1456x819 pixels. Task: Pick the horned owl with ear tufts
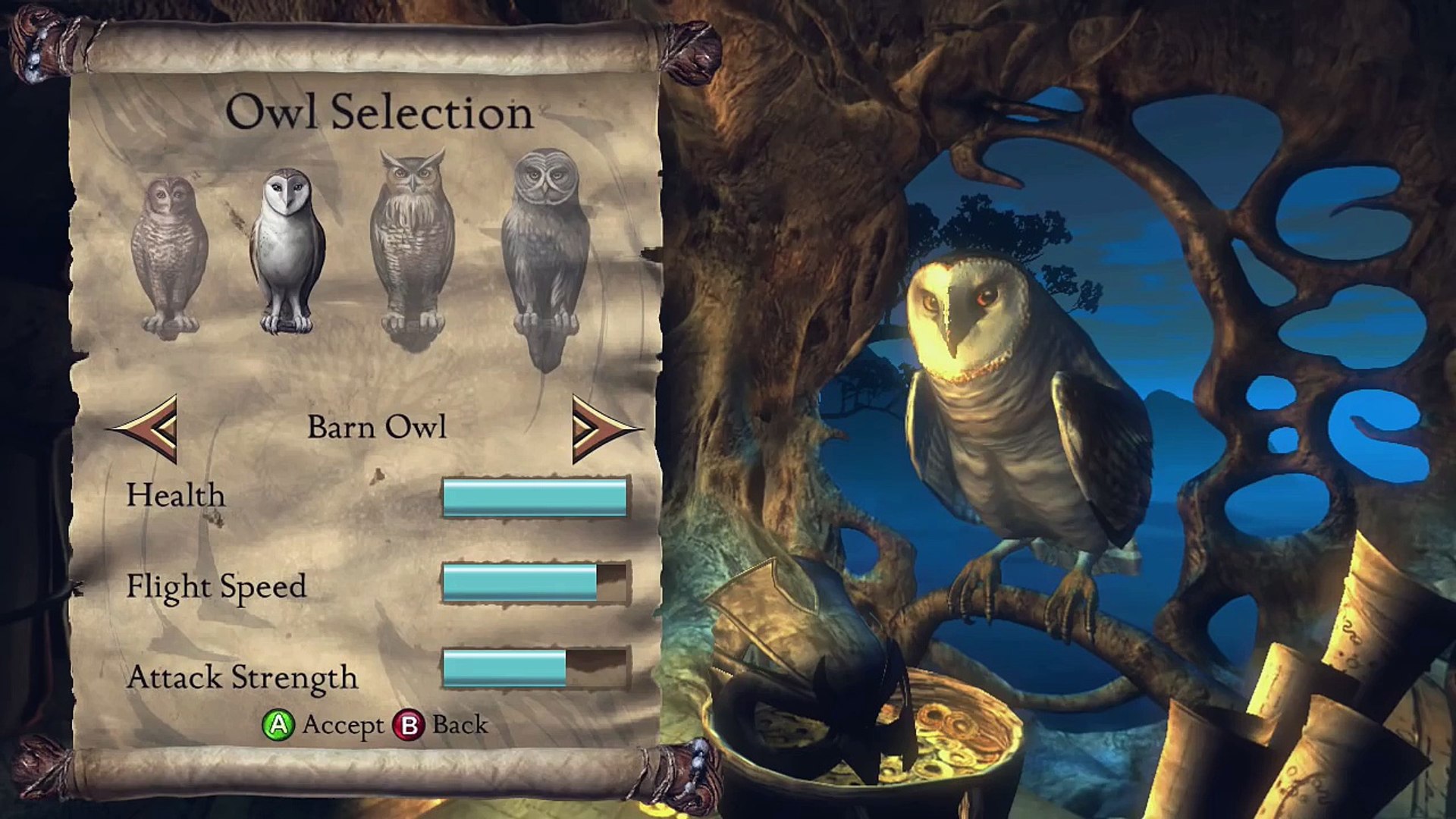click(412, 246)
